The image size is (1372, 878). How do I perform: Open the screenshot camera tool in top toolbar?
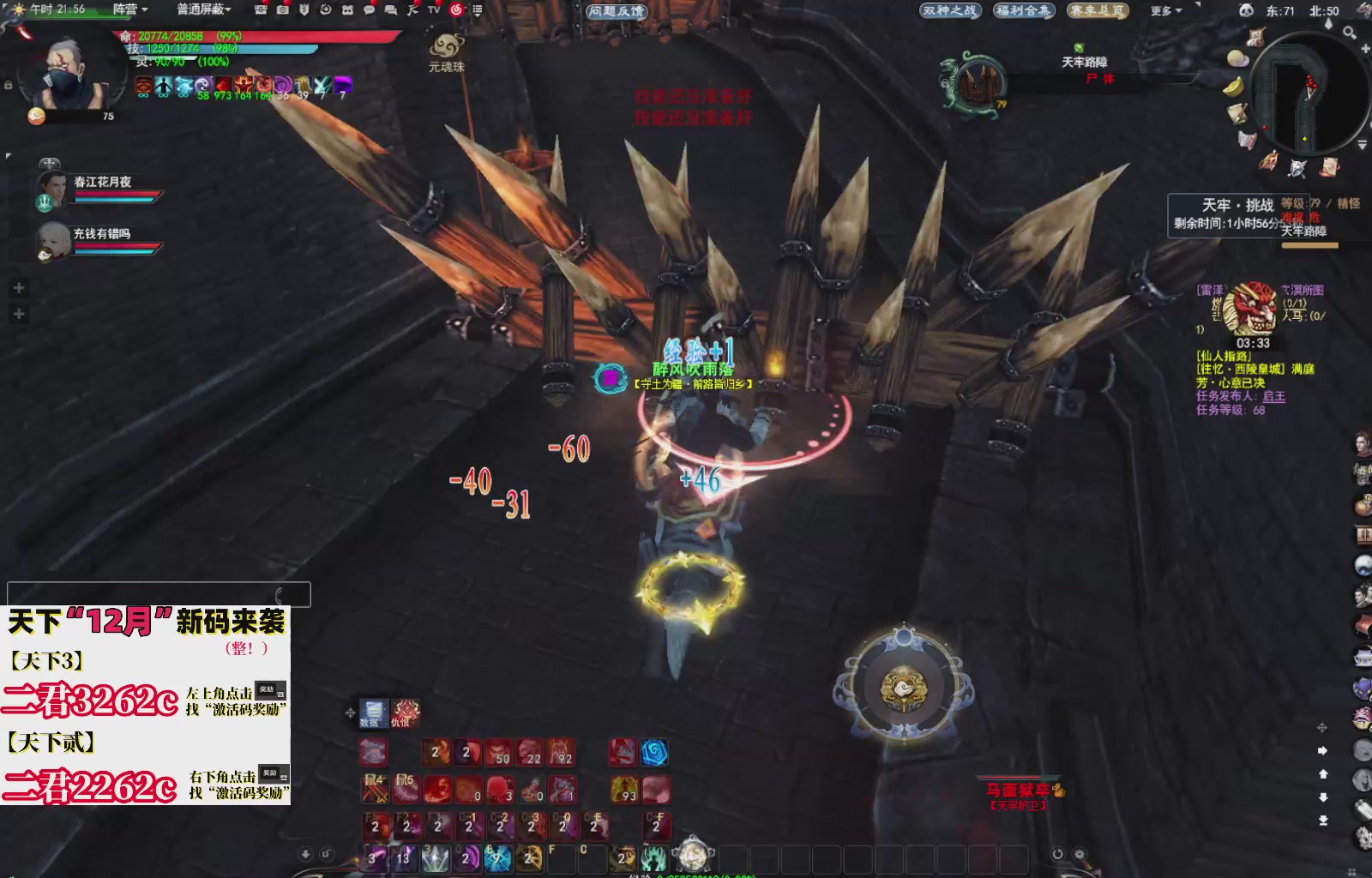pyautogui.click(x=283, y=11)
